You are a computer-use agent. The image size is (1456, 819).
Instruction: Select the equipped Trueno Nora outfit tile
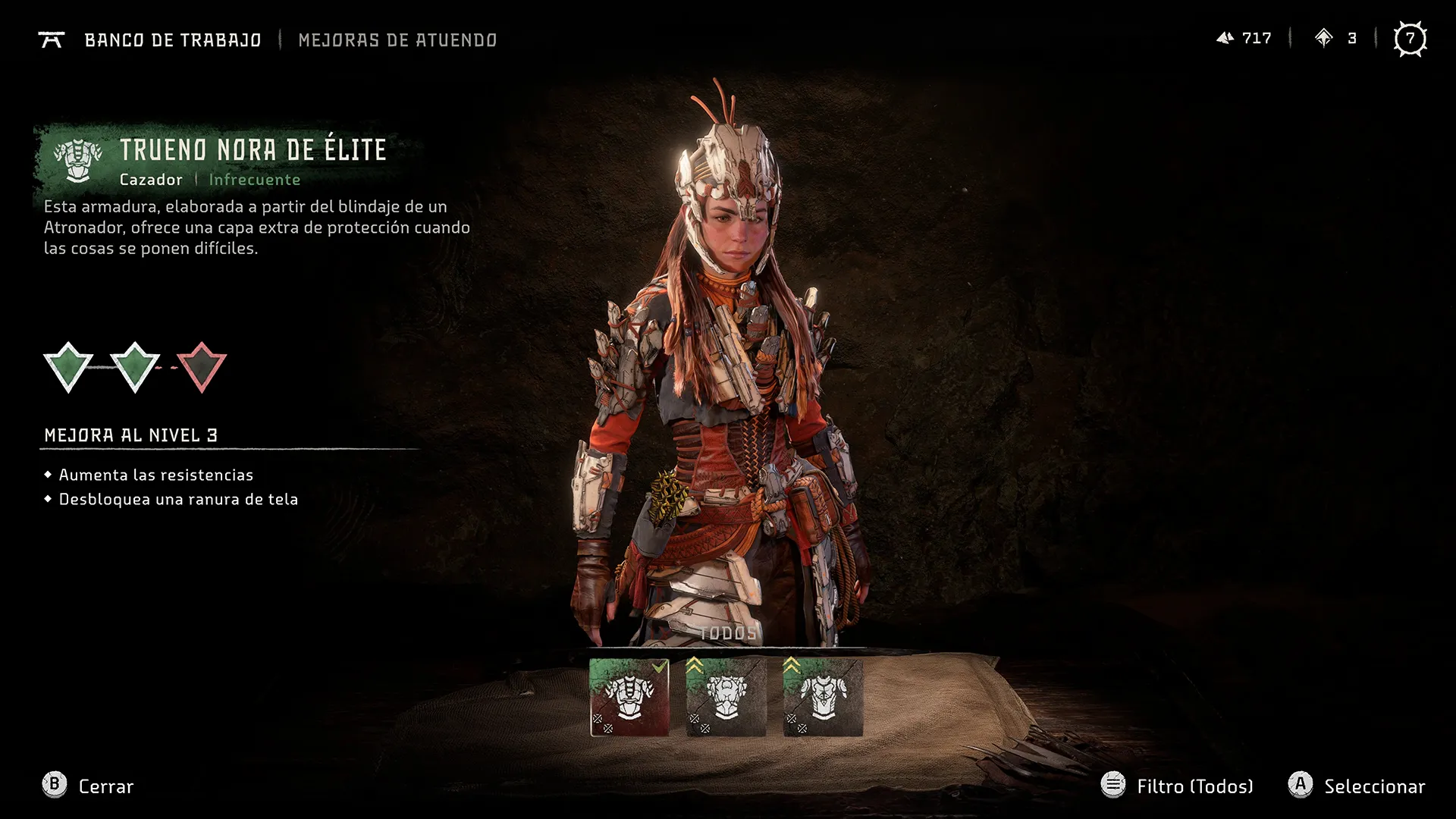point(629,698)
